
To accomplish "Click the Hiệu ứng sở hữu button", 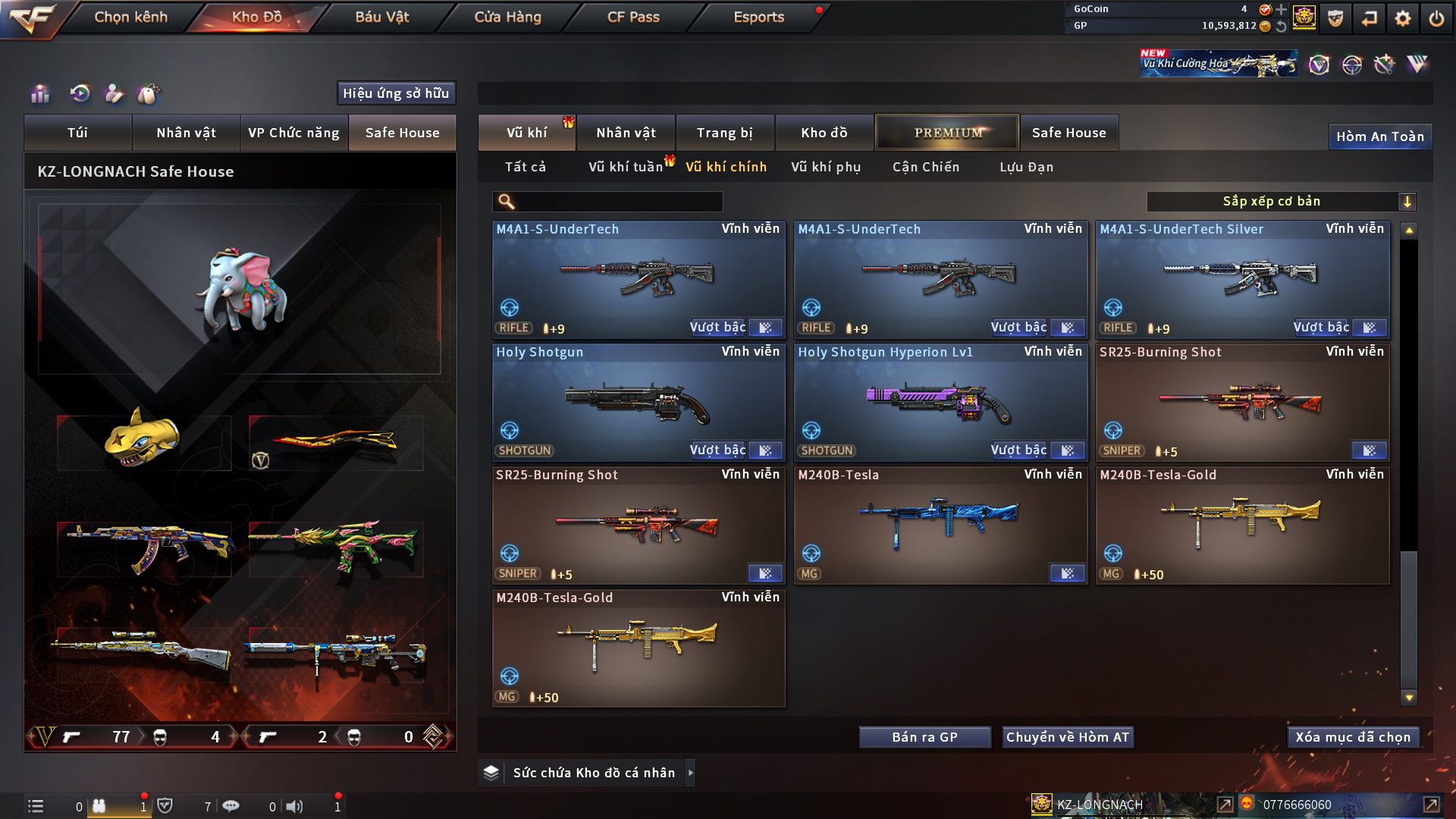I will pos(396,93).
